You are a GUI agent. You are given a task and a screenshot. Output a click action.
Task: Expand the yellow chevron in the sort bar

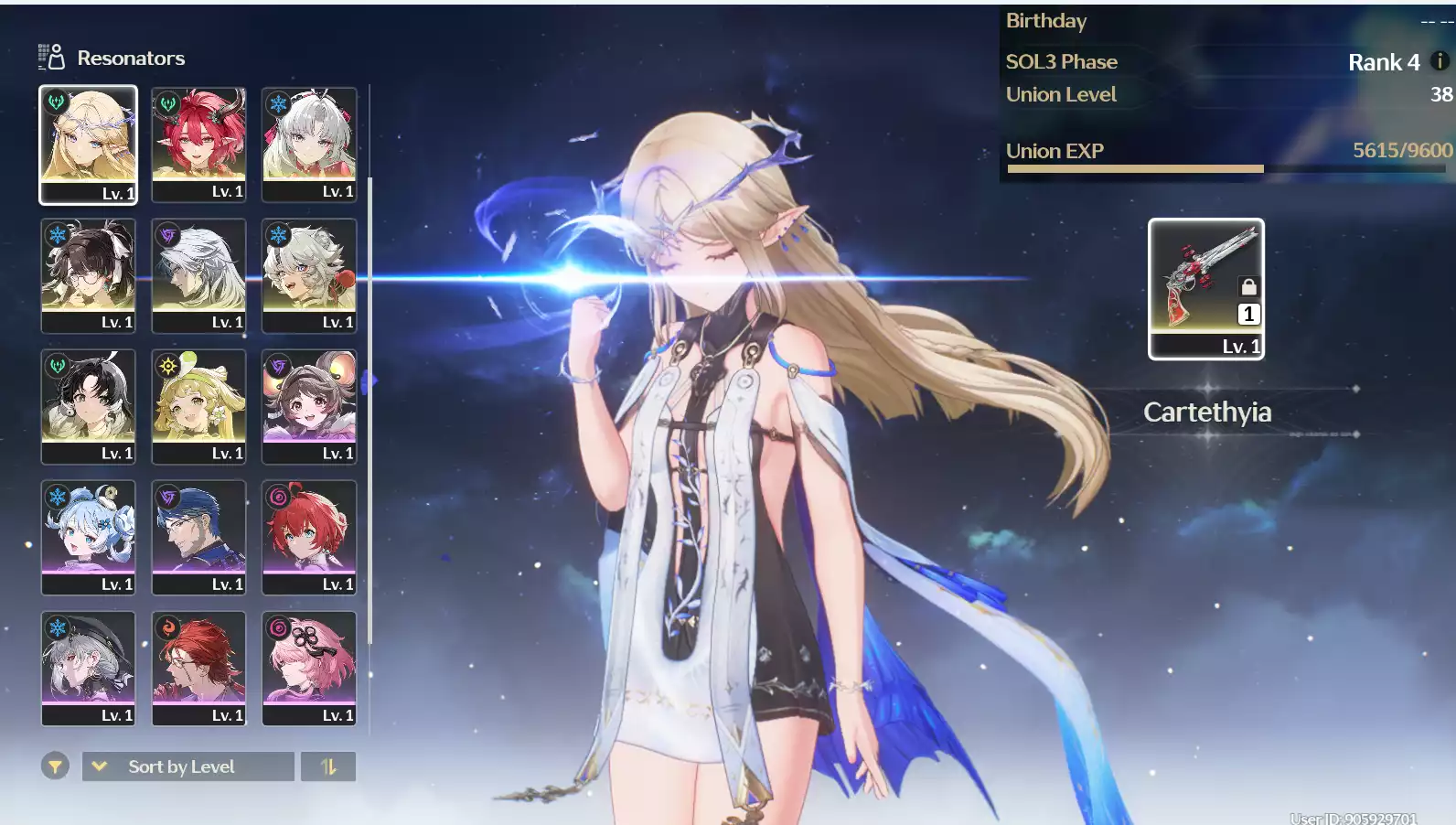click(100, 766)
